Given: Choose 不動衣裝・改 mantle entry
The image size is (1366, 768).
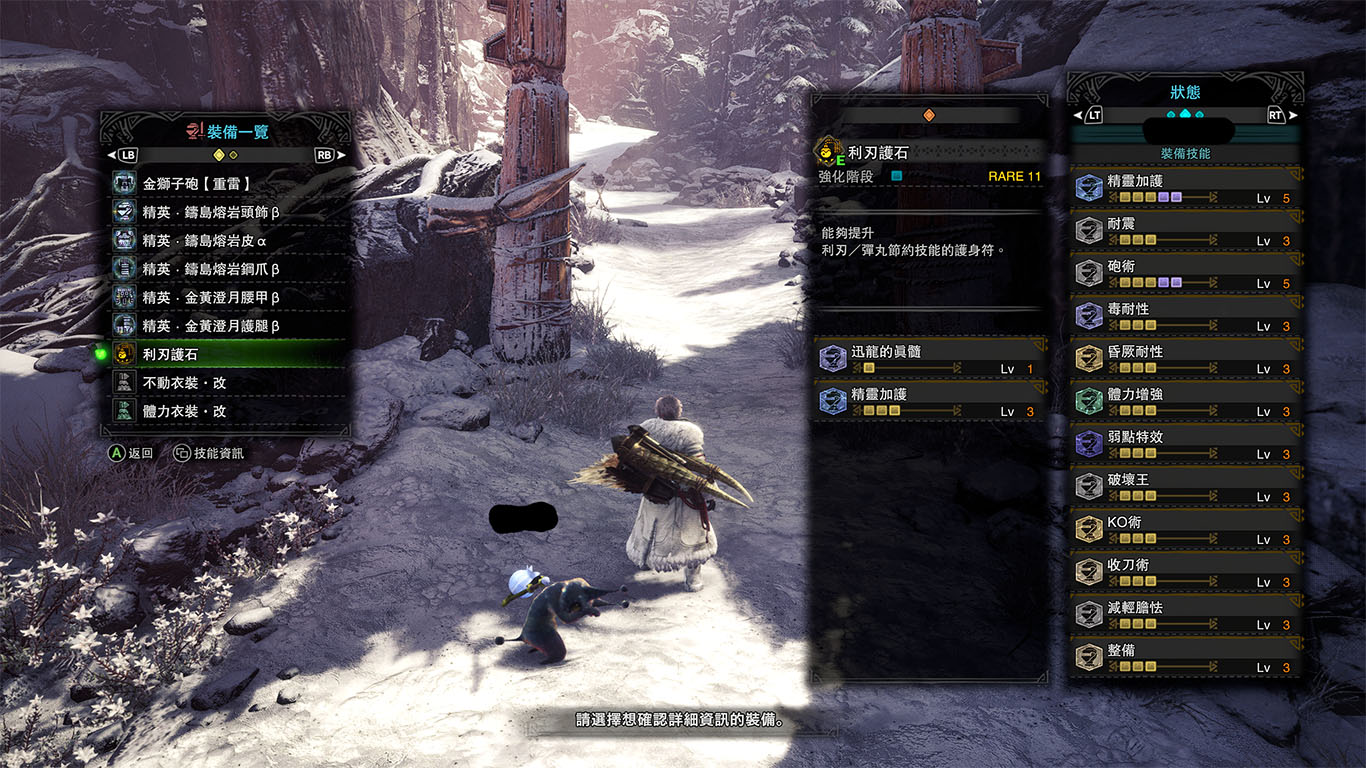Looking at the screenshot, I should pyautogui.click(x=230, y=382).
